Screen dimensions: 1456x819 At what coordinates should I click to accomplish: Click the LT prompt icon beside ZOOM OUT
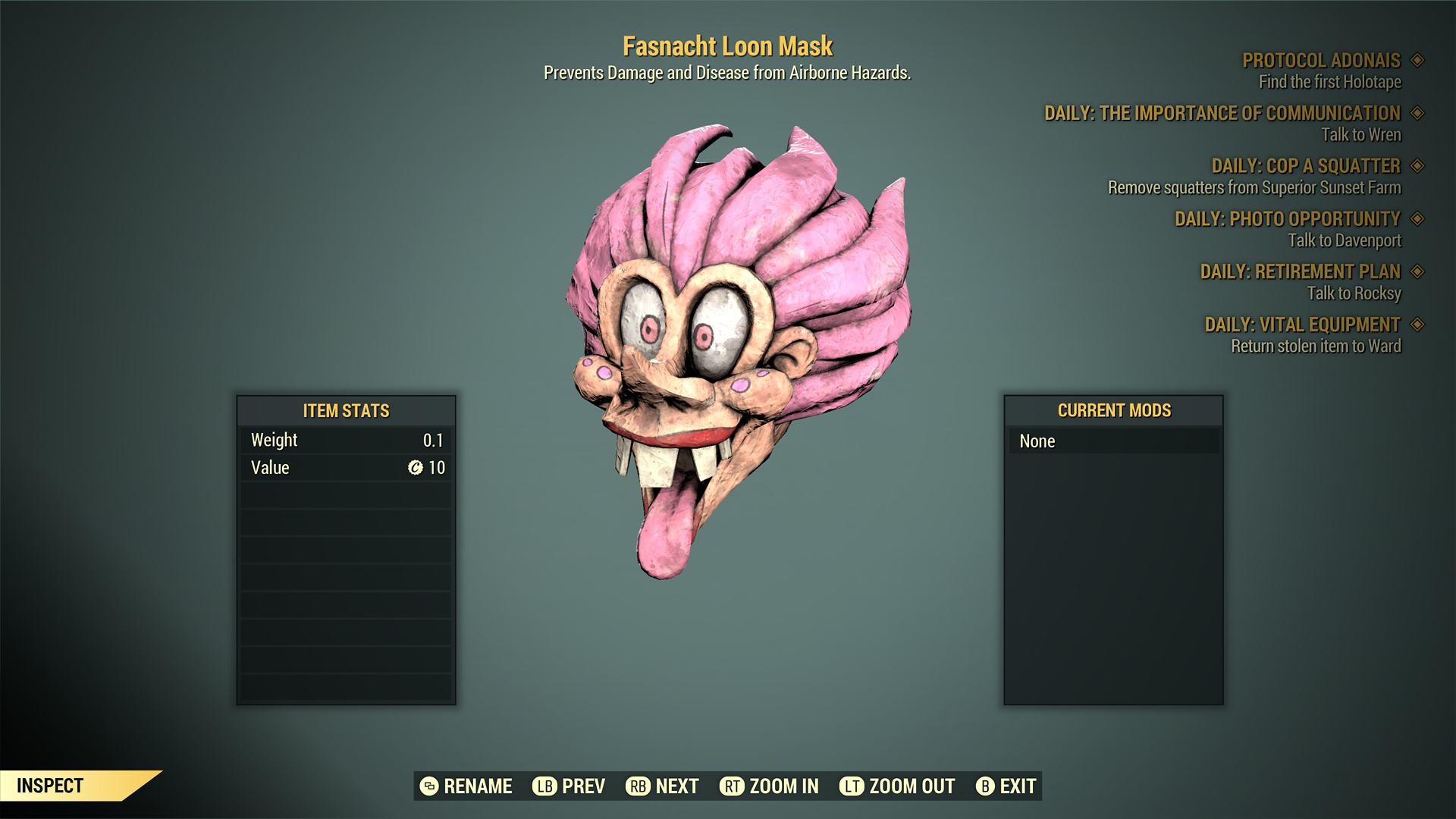tap(852, 786)
